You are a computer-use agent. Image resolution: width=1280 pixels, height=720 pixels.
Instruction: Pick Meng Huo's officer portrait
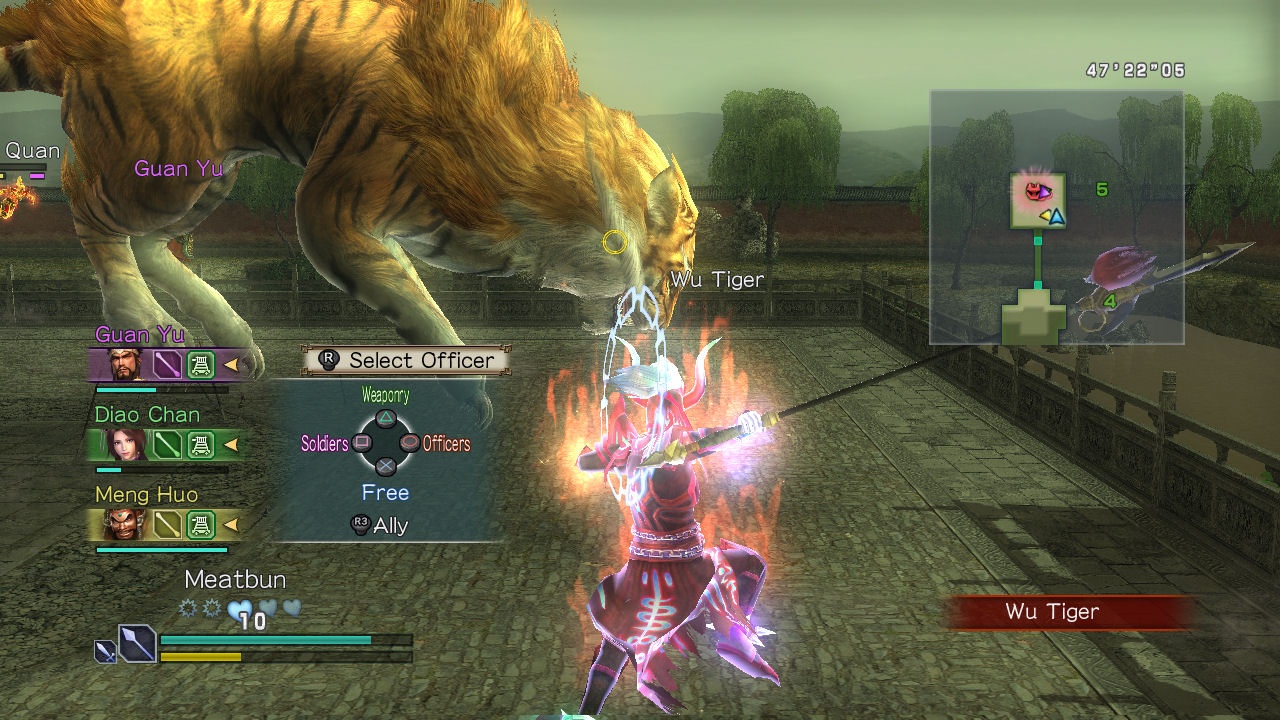click(x=125, y=523)
